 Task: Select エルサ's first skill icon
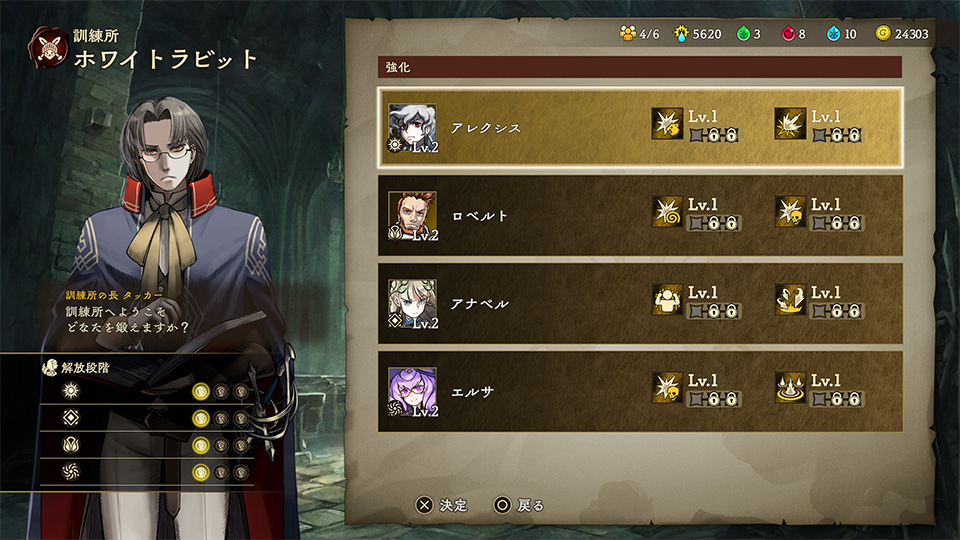coord(667,387)
